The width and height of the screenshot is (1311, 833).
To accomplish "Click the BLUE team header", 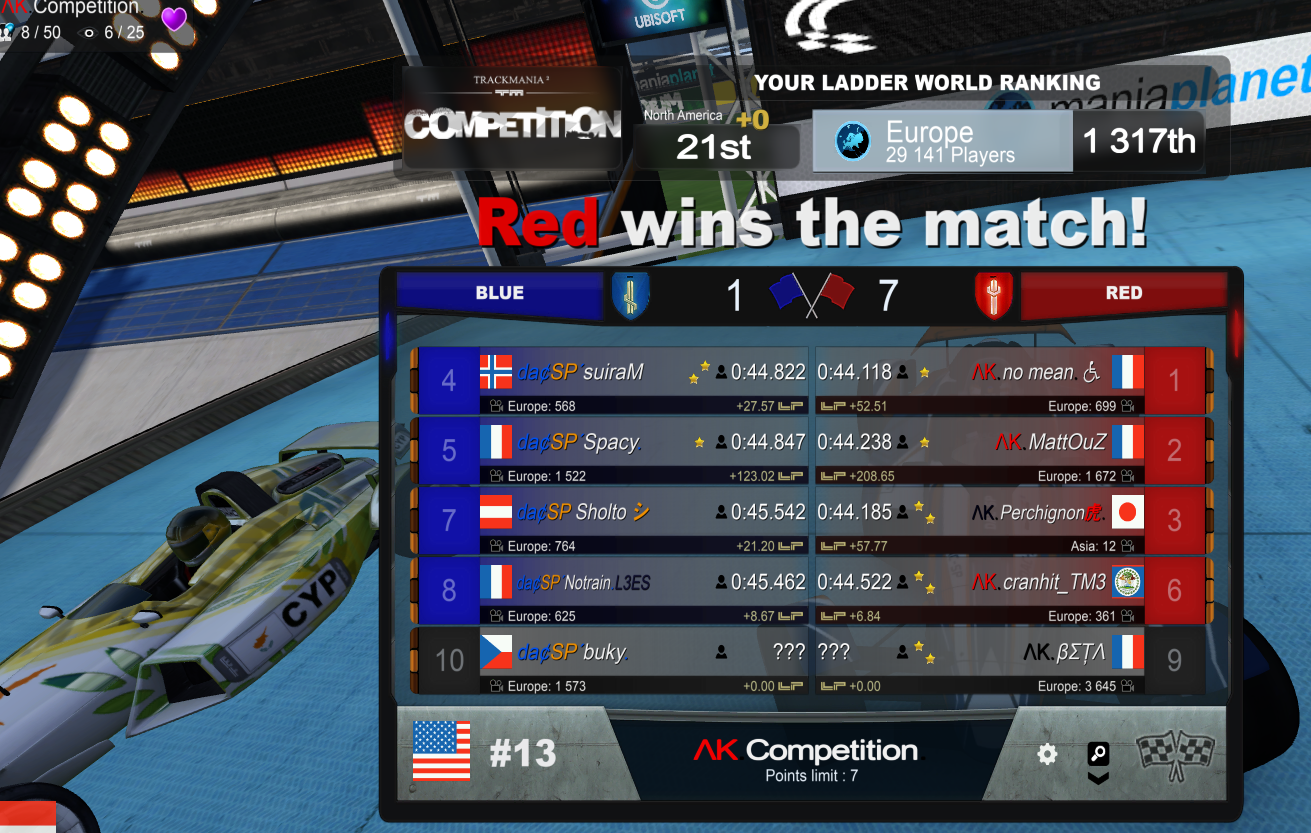I will click(x=500, y=293).
